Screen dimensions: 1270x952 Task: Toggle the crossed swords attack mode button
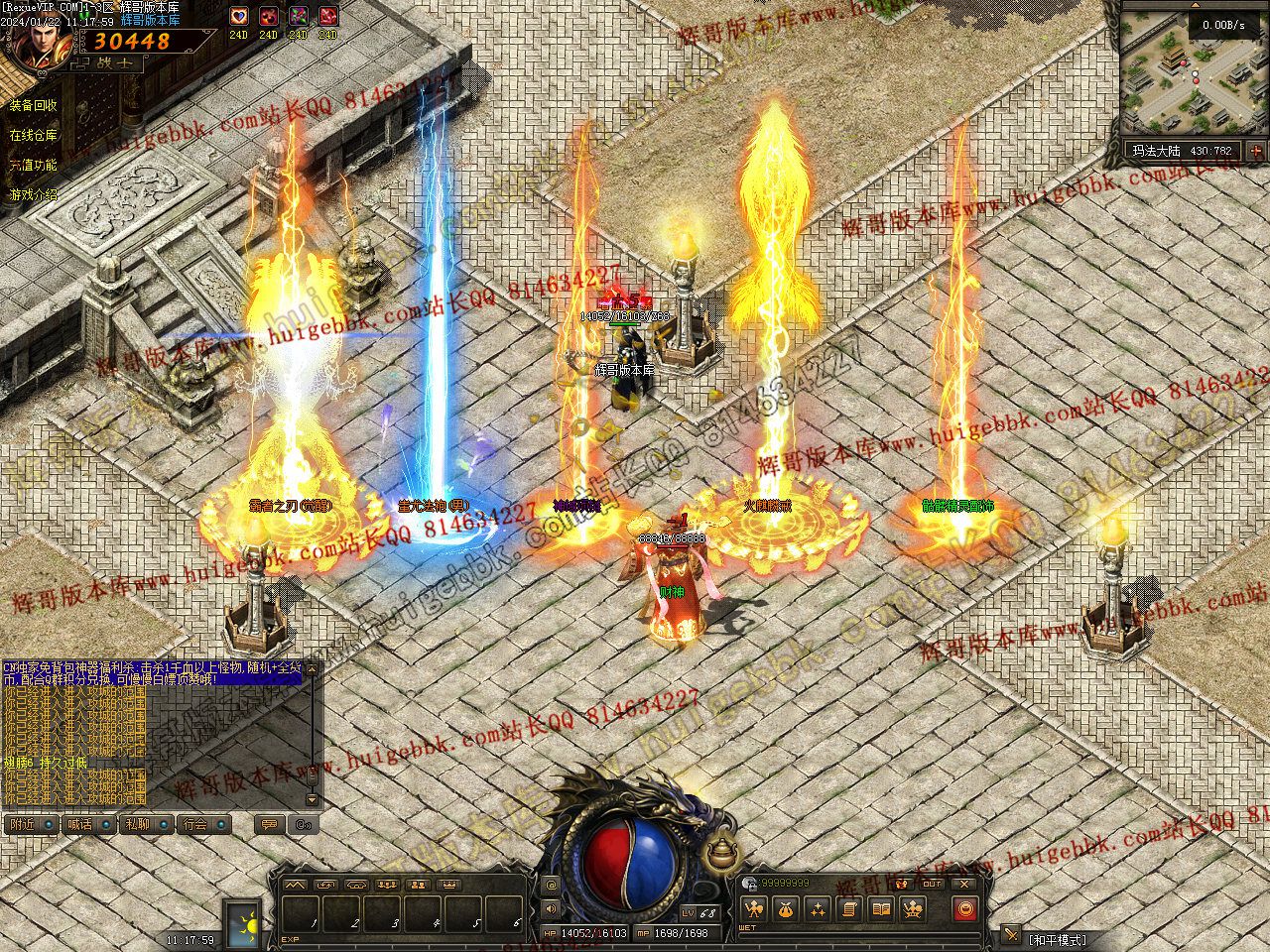[1011, 934]
